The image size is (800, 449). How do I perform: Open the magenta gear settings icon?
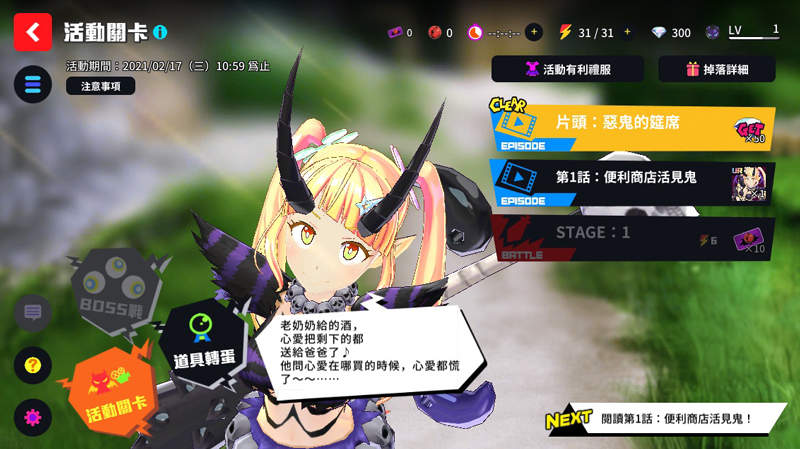[x=33, y=417]
